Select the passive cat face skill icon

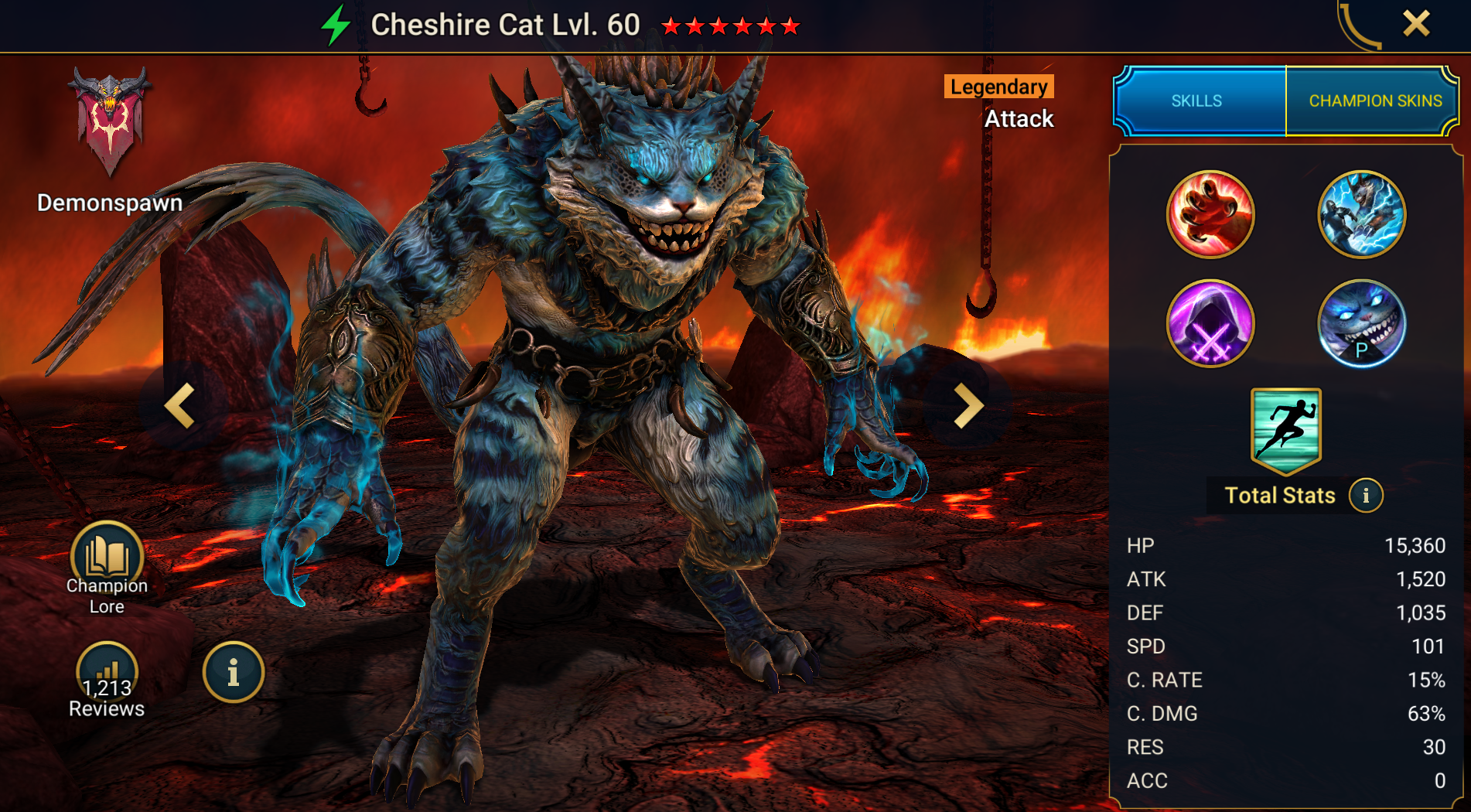click(x=1361, y=323)
